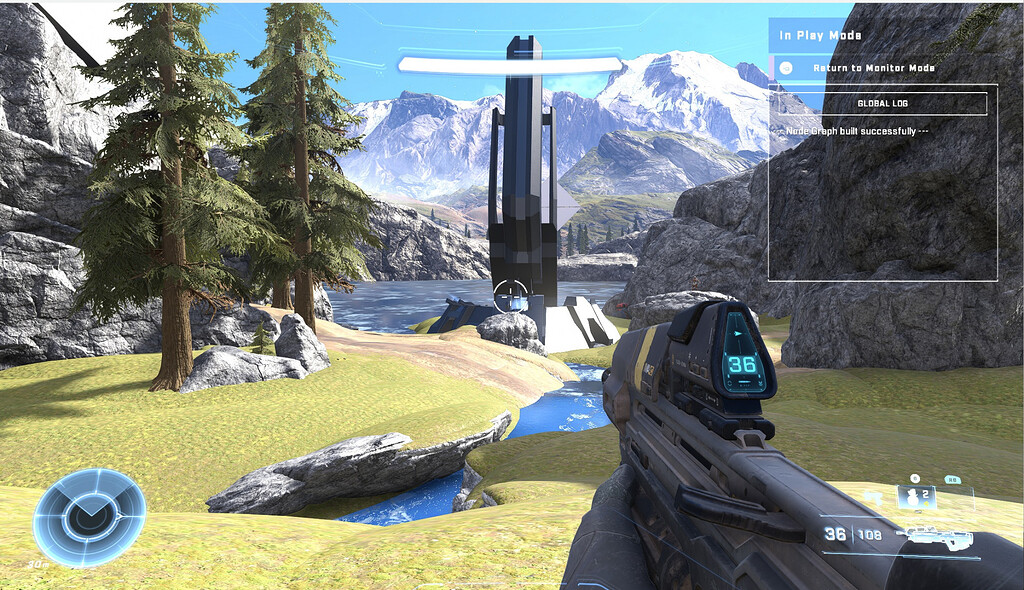Select the motion tracker radar
This screenshot has height=590, width=1024.
click(x=89, y=517)
